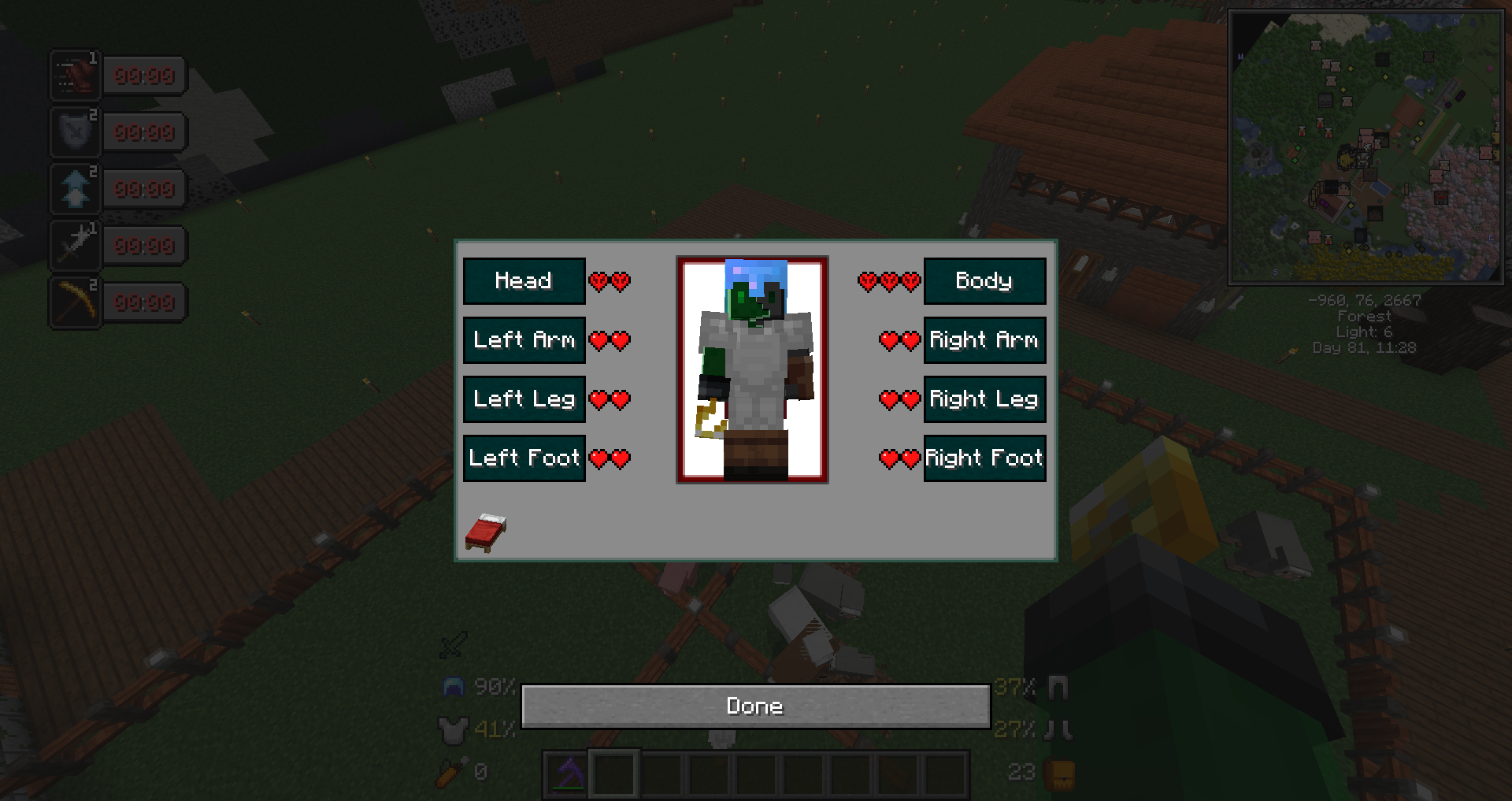Click the sword cooldown icon in the sidebar
The width and height of the screenshot is (1512, 801).
(x=75, y=245)
